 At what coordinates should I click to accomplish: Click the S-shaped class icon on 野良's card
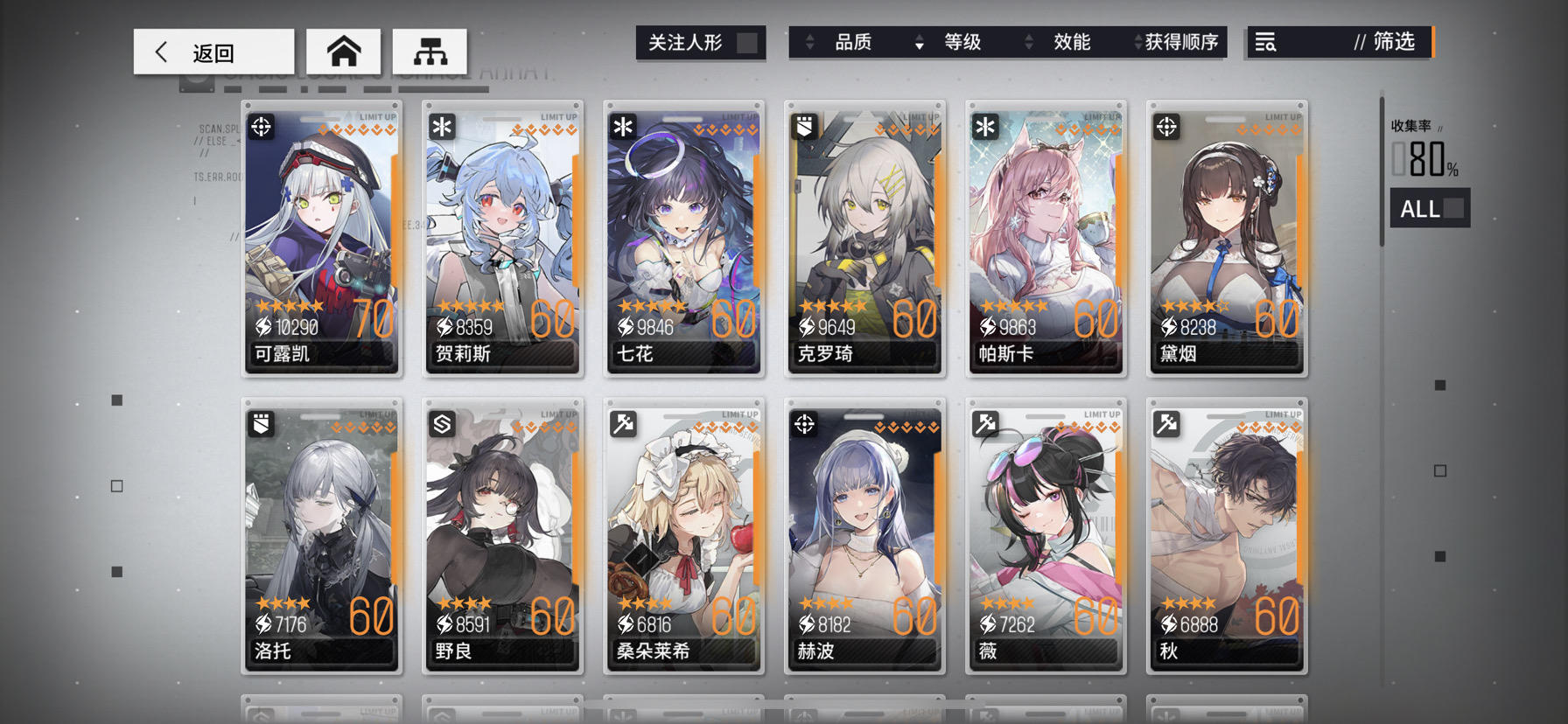point(441,423)
